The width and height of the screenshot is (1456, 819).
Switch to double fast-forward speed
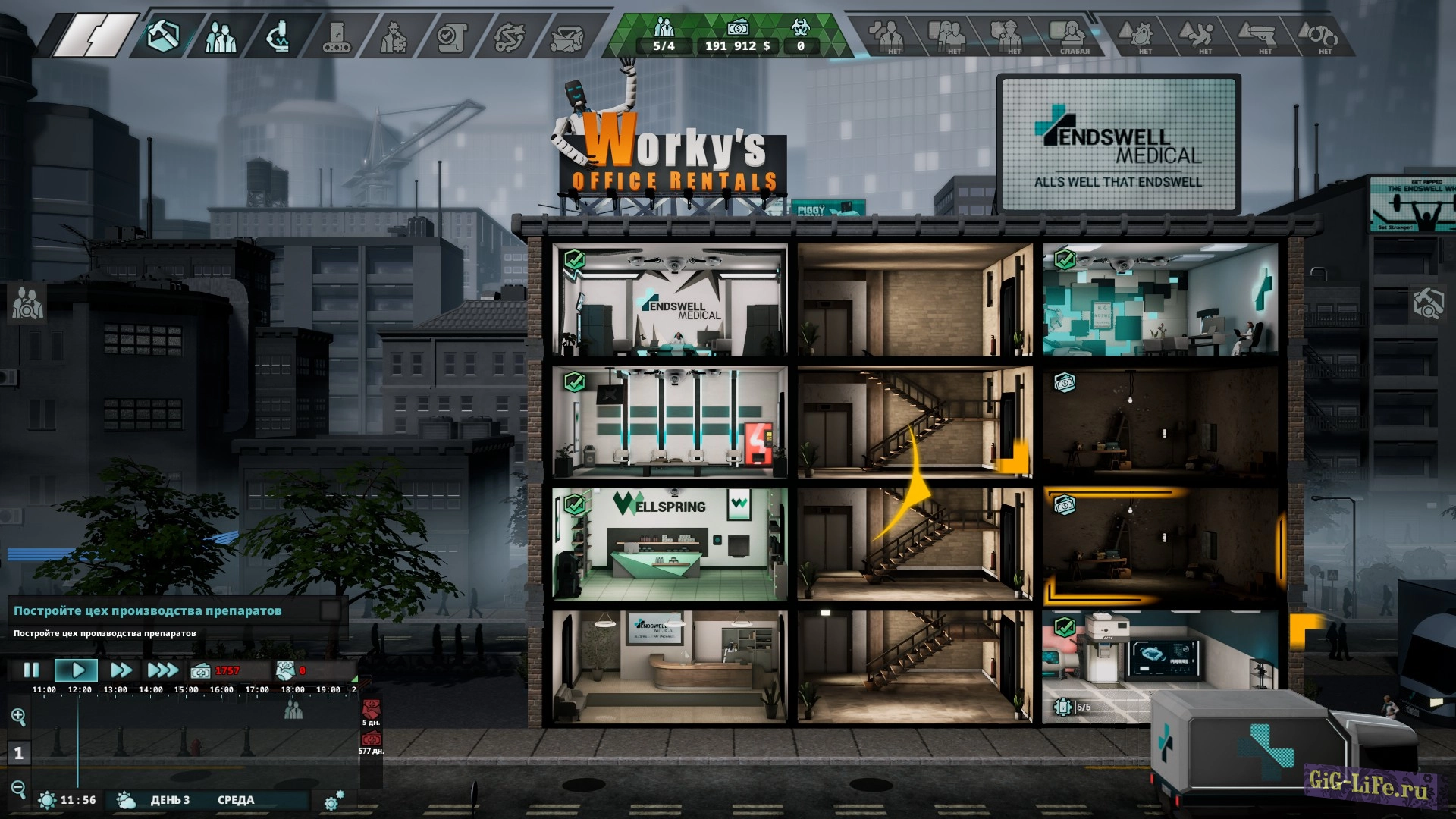121,670
